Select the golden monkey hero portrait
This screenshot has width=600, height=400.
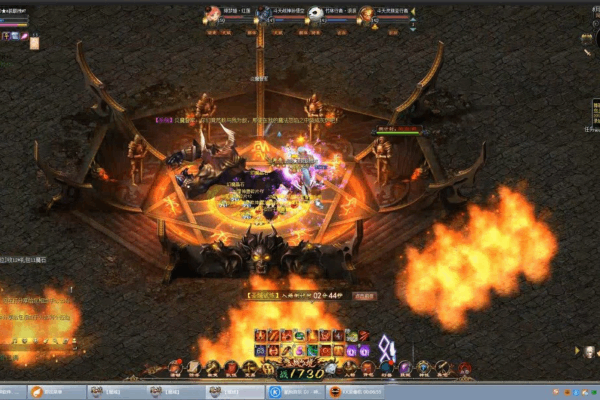point(366,15)
